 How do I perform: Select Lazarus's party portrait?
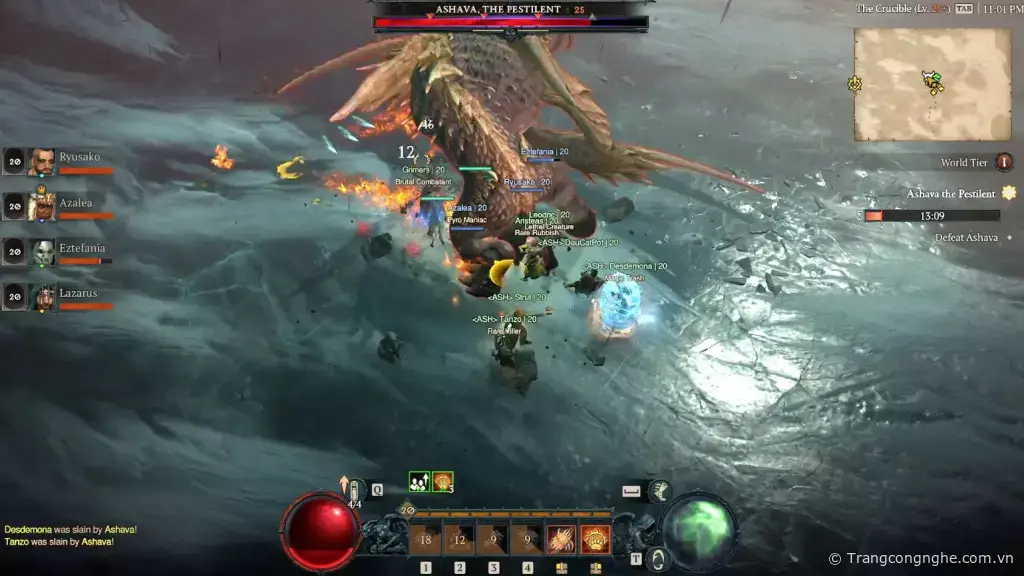click(x=42, y=297)
